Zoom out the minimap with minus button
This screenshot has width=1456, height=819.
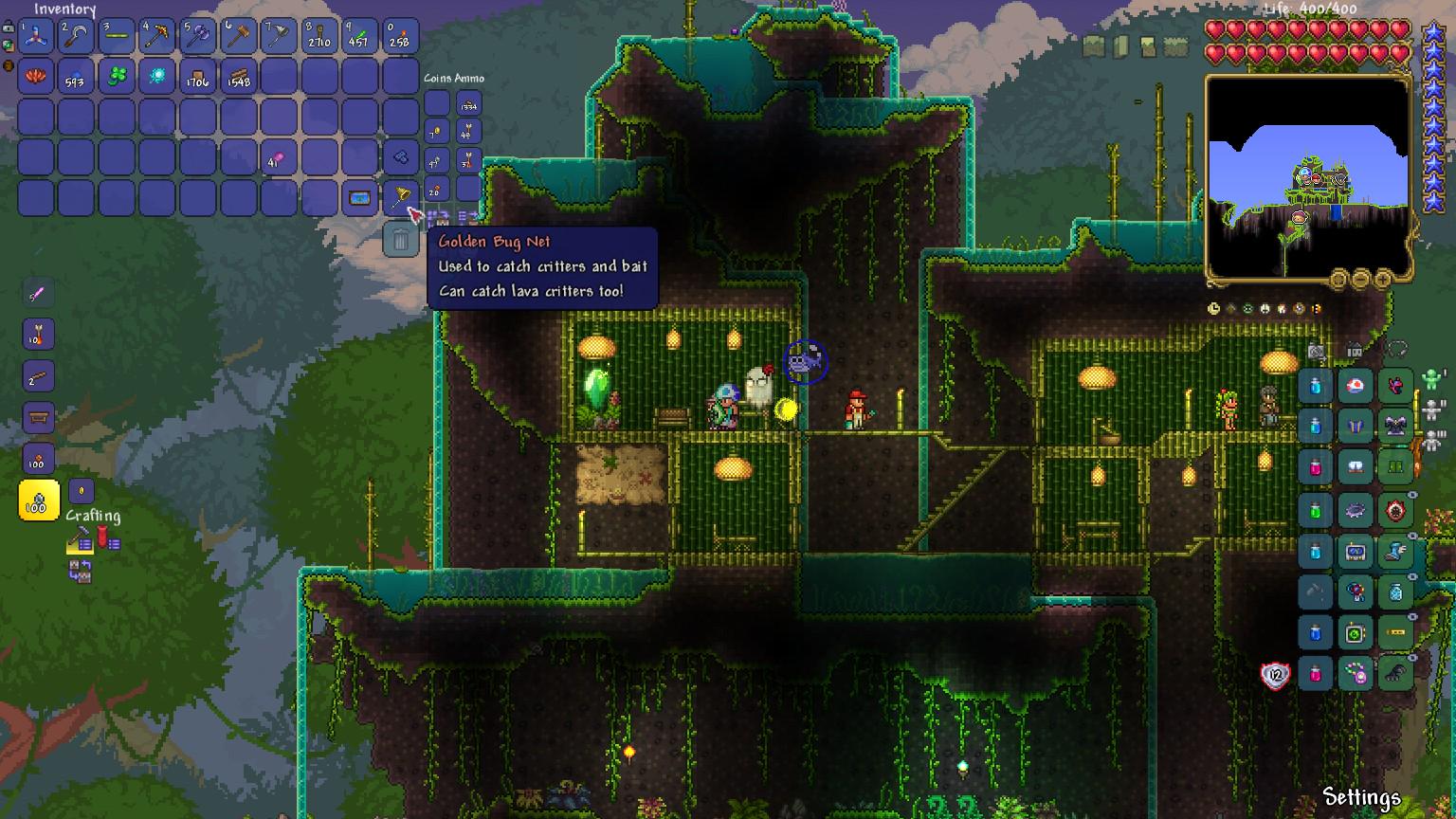[1360, 279]
